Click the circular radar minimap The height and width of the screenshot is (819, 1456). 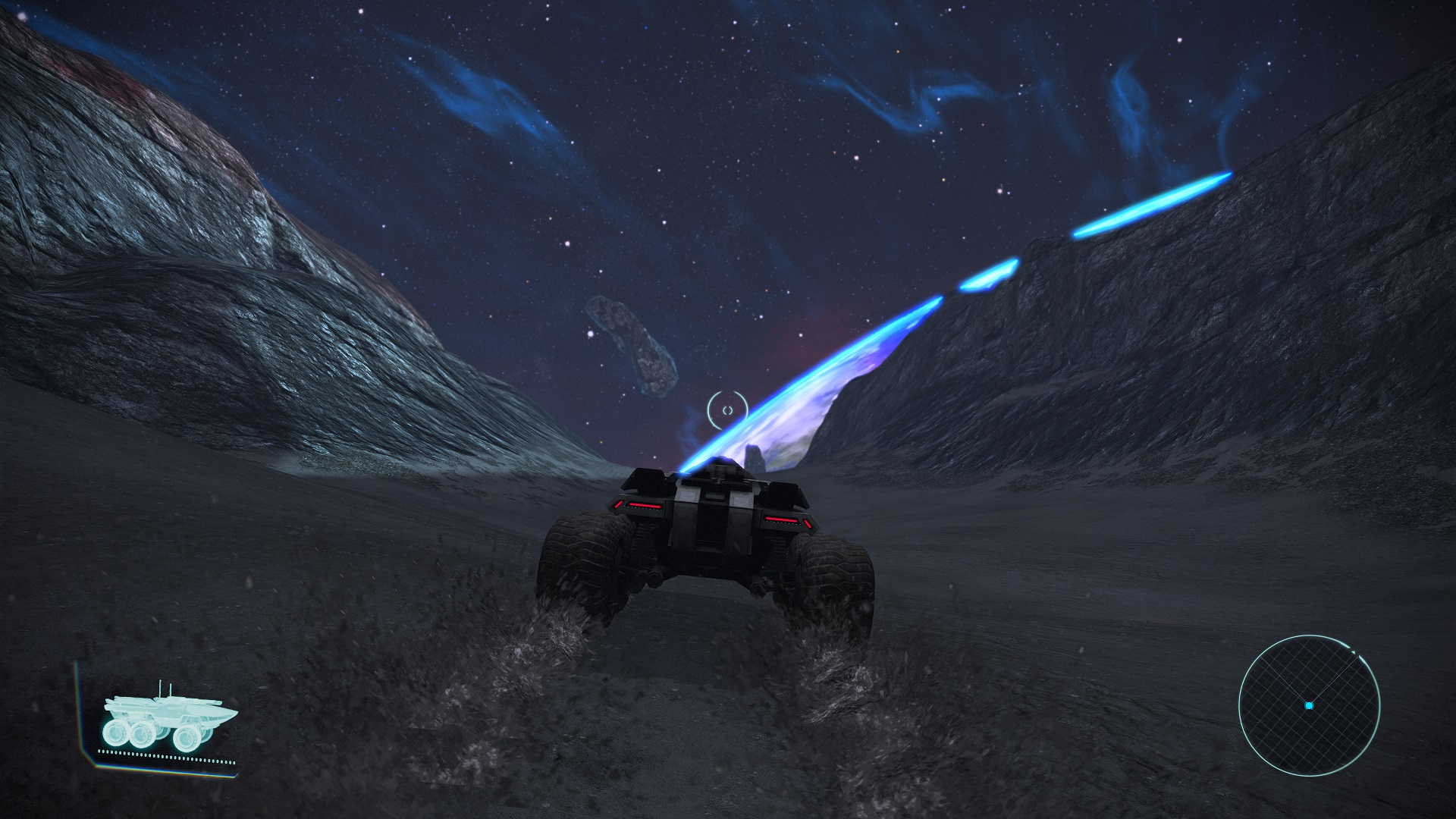1309,704
